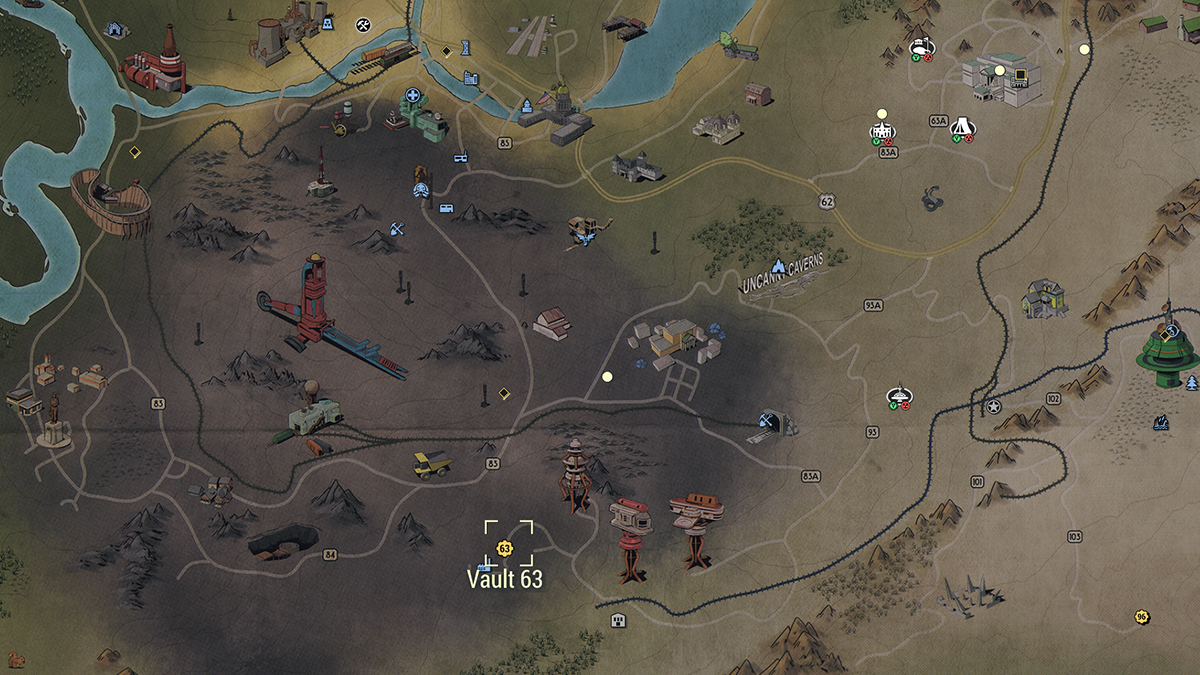The image size is (1200, 675).
Task: Select the Vault 63 map marker
Action: [x=504, y=548]
